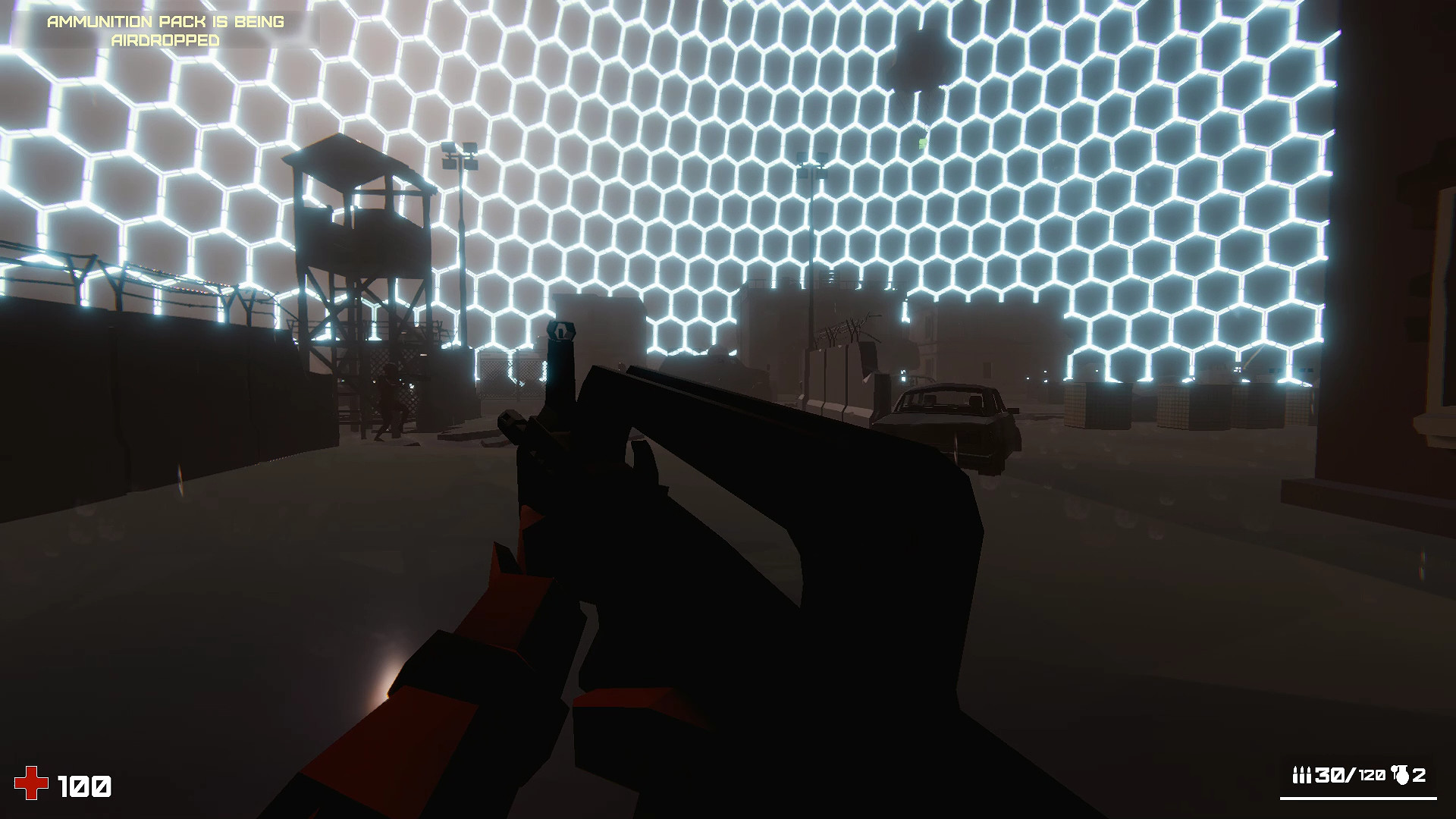Click the word AIRDROPPED in the notification
The image size is (1456, 819).
tap(166, 39)
